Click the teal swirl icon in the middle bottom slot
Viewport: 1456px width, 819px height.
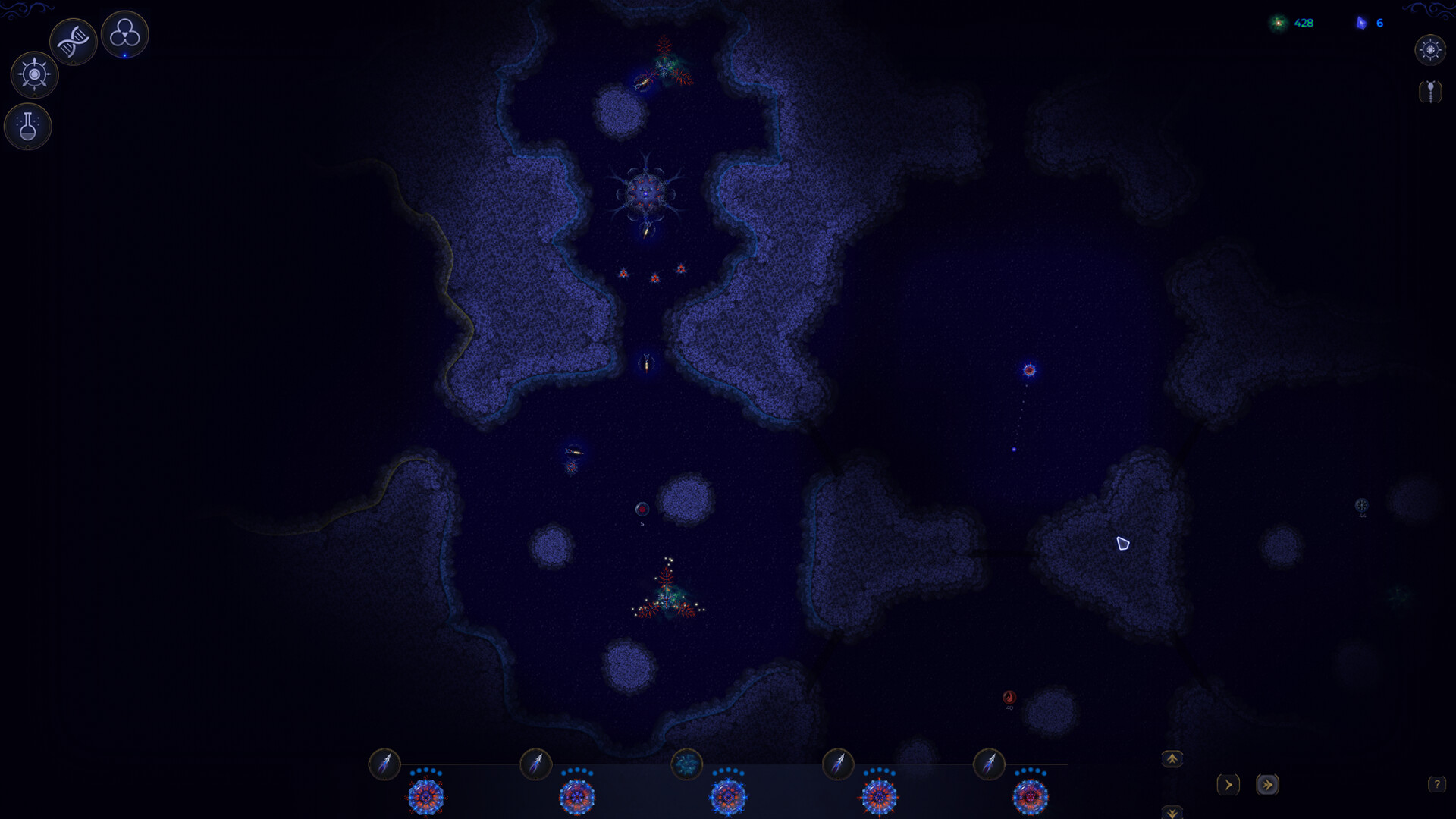[687, 766]
